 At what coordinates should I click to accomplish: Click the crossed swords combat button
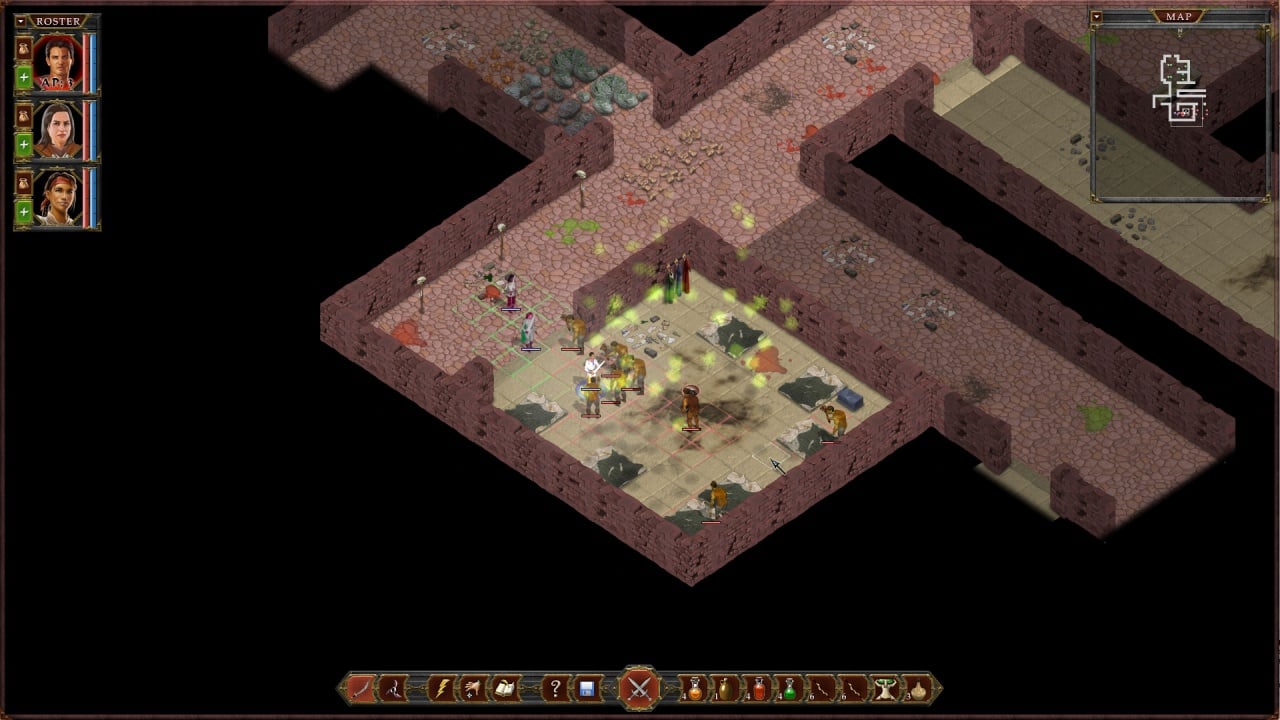[x=639, y=688]
